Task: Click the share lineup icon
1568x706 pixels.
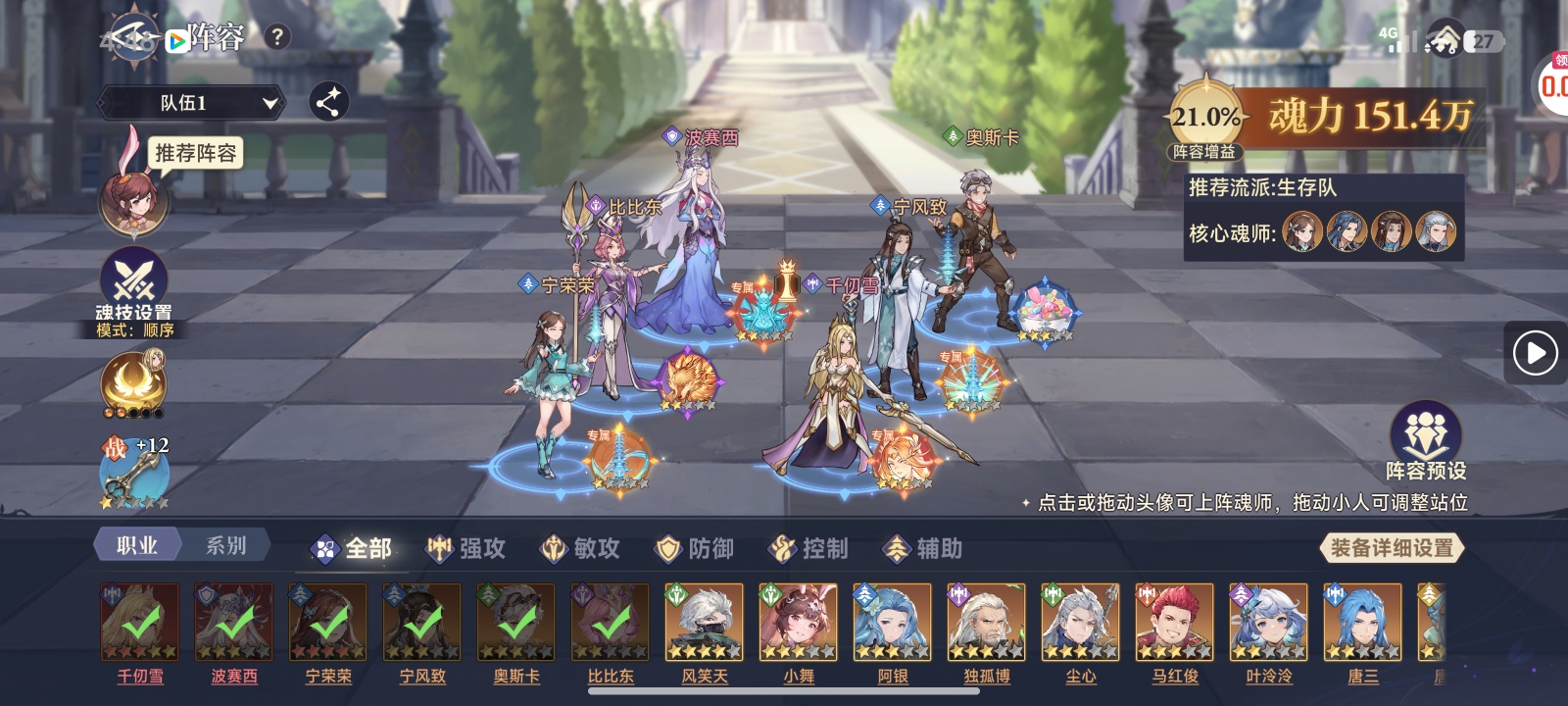Action: tap(328, 102)
